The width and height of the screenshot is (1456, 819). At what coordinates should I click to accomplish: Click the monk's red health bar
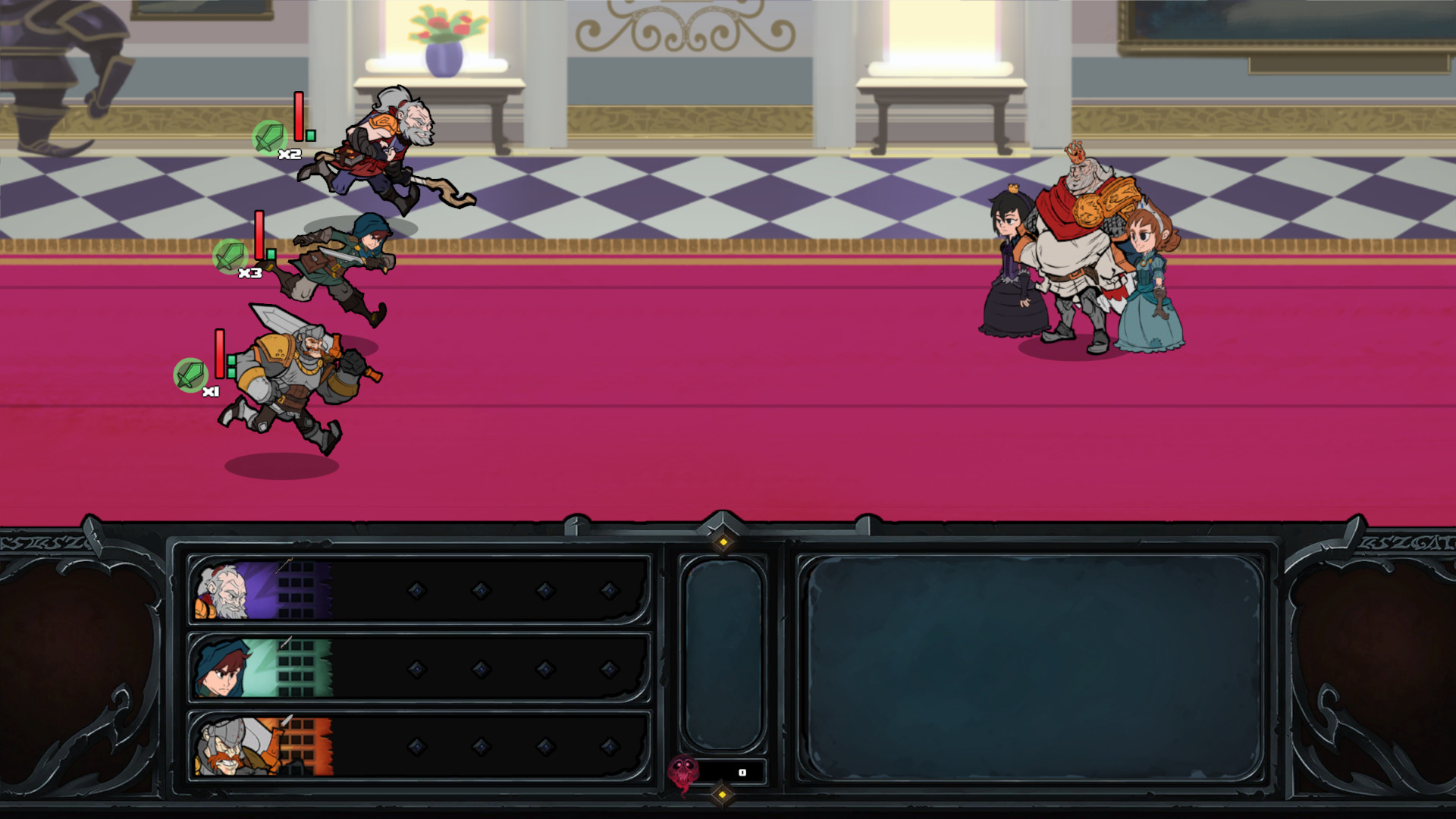point(297,114)
